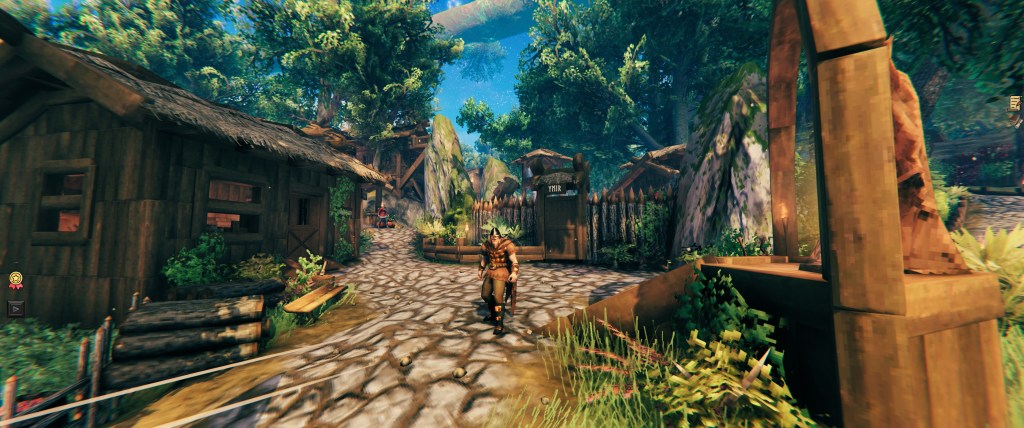Click the gold medal ribbon icon
1024x428 pixels.
coord(15,281)
